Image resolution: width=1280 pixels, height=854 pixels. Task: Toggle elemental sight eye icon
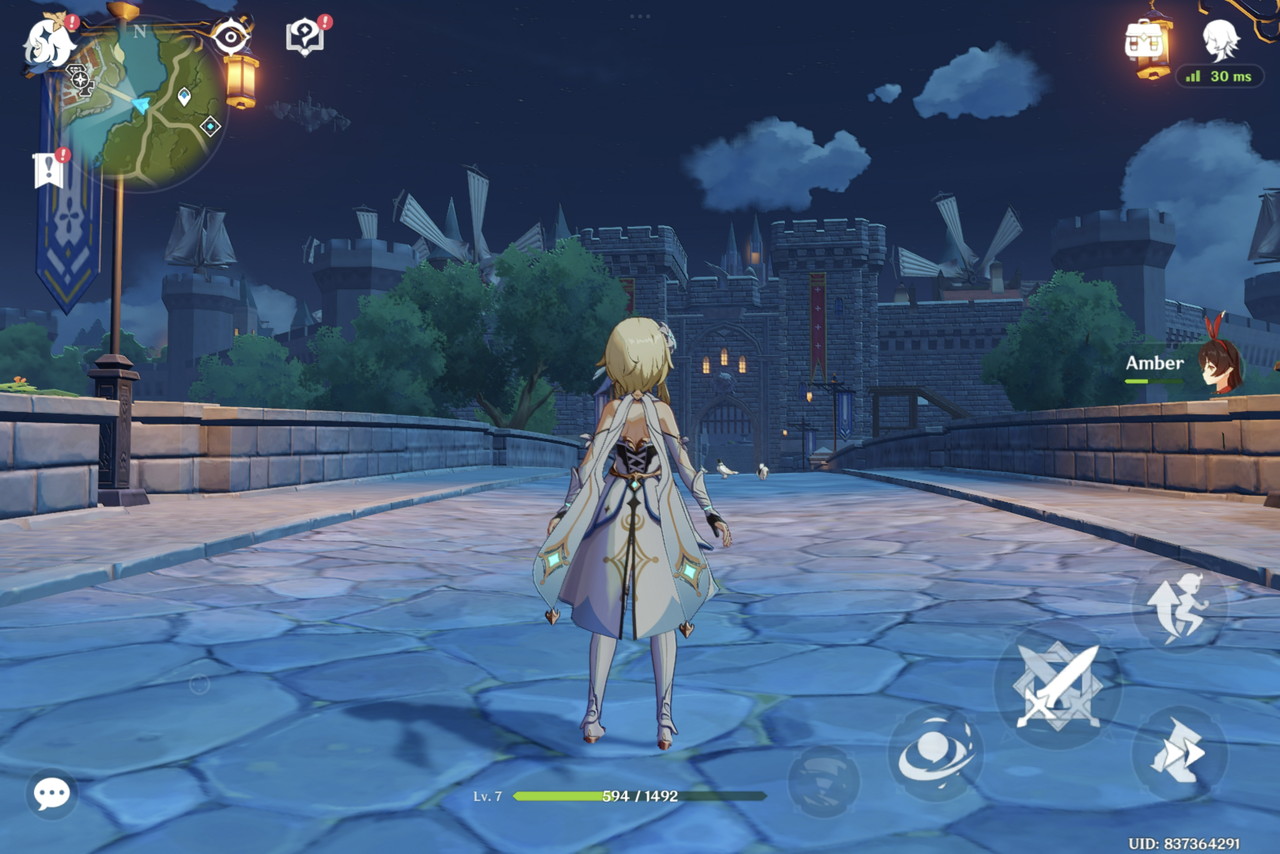click(231, 38)
